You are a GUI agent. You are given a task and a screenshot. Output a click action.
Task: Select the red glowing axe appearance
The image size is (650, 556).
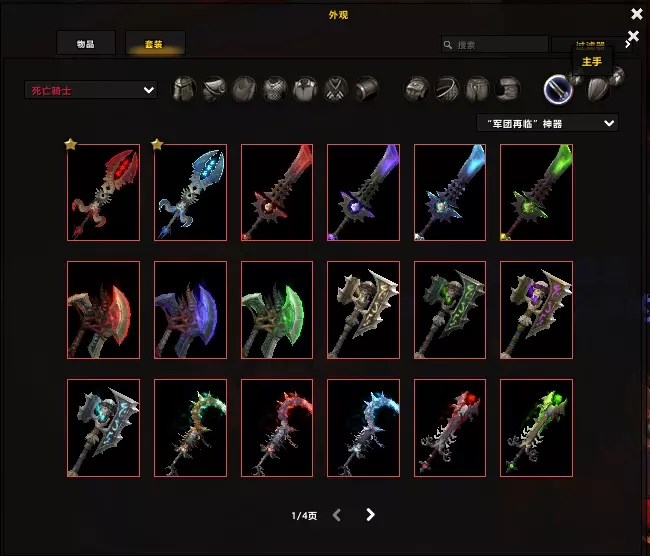(x=103, y=310)
